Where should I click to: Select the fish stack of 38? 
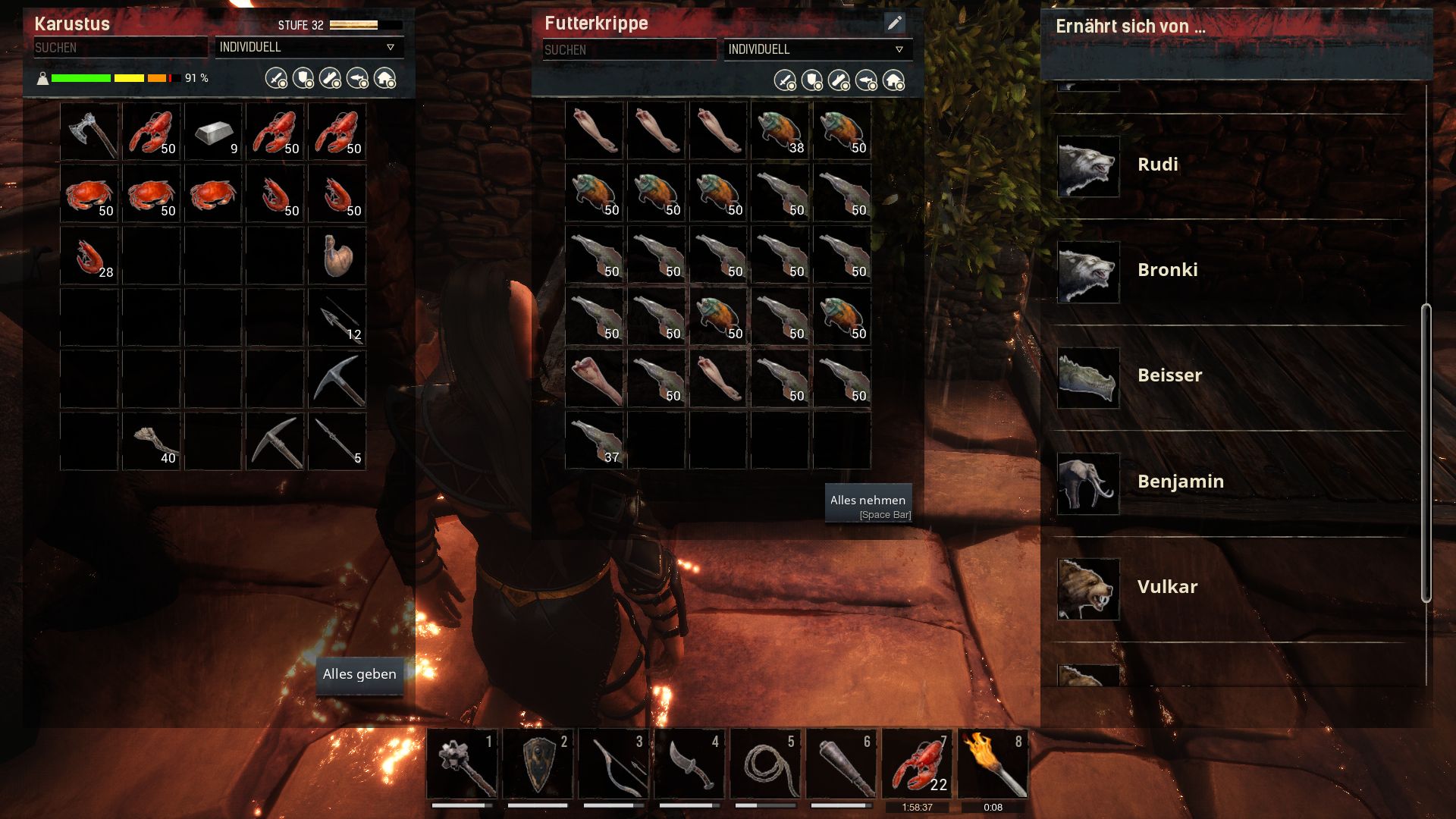780,131
